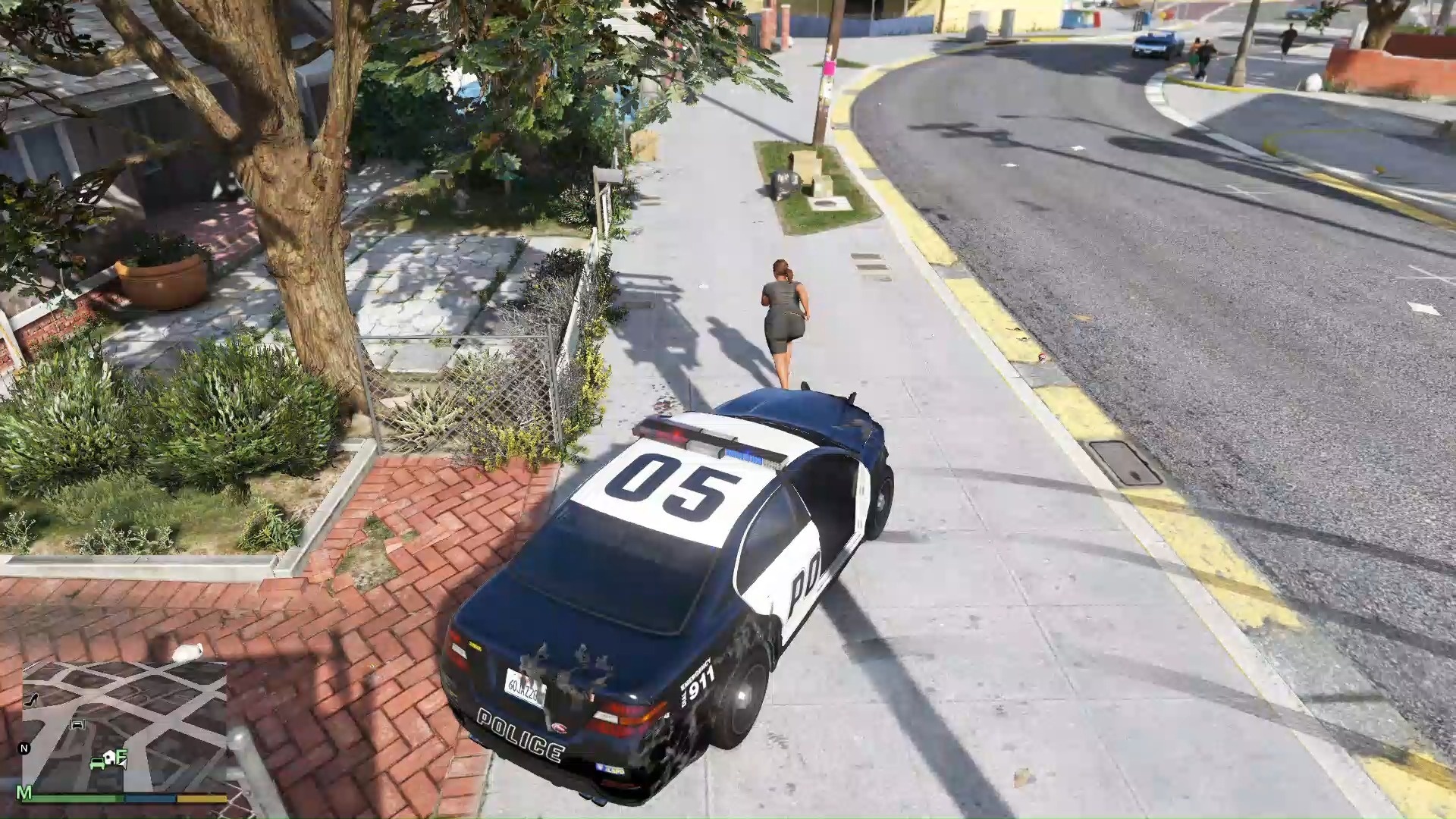Select the bed safehouse icon on the minimap
This screenshot has height=819, width=1456.
tap(78, 724)
